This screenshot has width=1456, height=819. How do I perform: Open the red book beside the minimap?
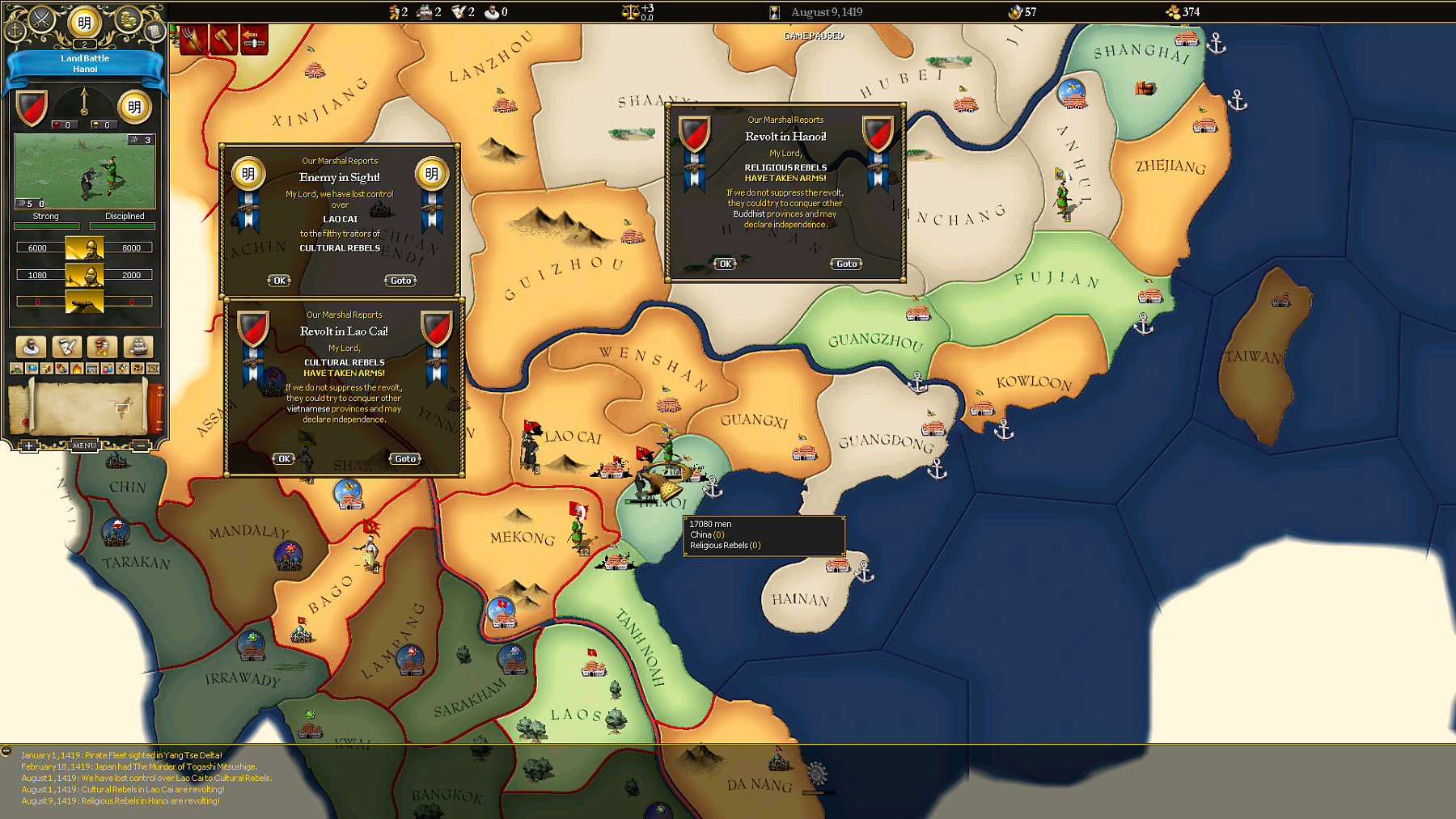pos(155,409)
